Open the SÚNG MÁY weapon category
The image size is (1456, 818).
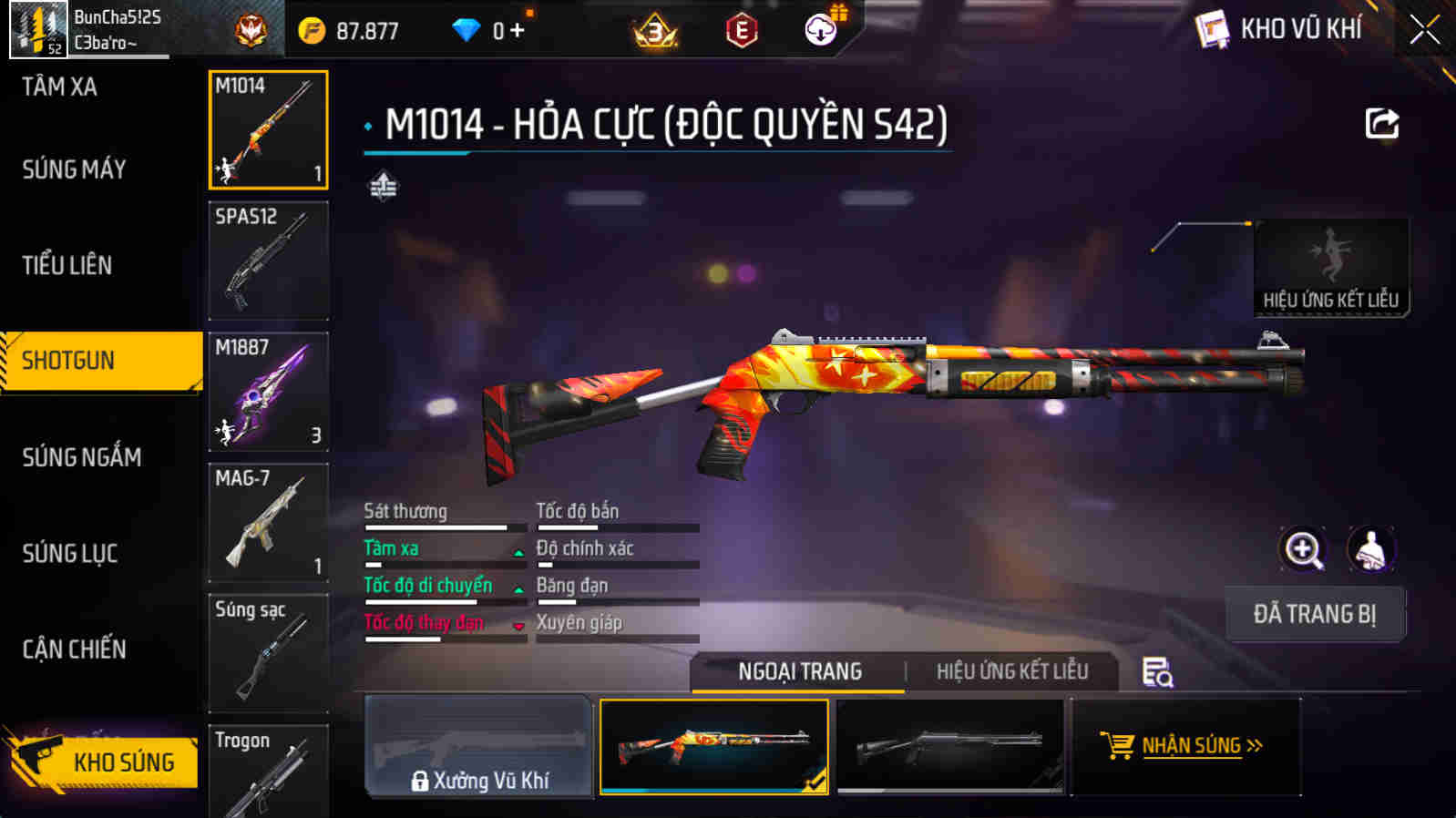[75, 169]
